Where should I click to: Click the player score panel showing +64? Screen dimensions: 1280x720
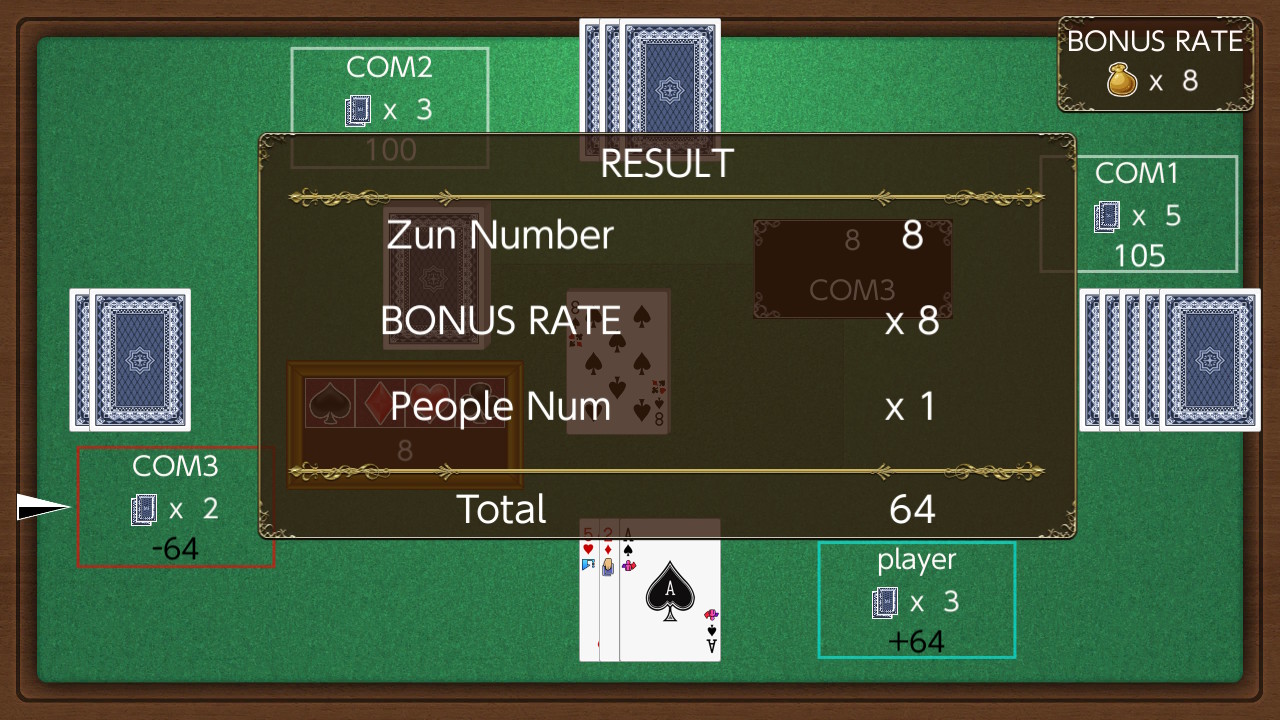tap(916, 600)
